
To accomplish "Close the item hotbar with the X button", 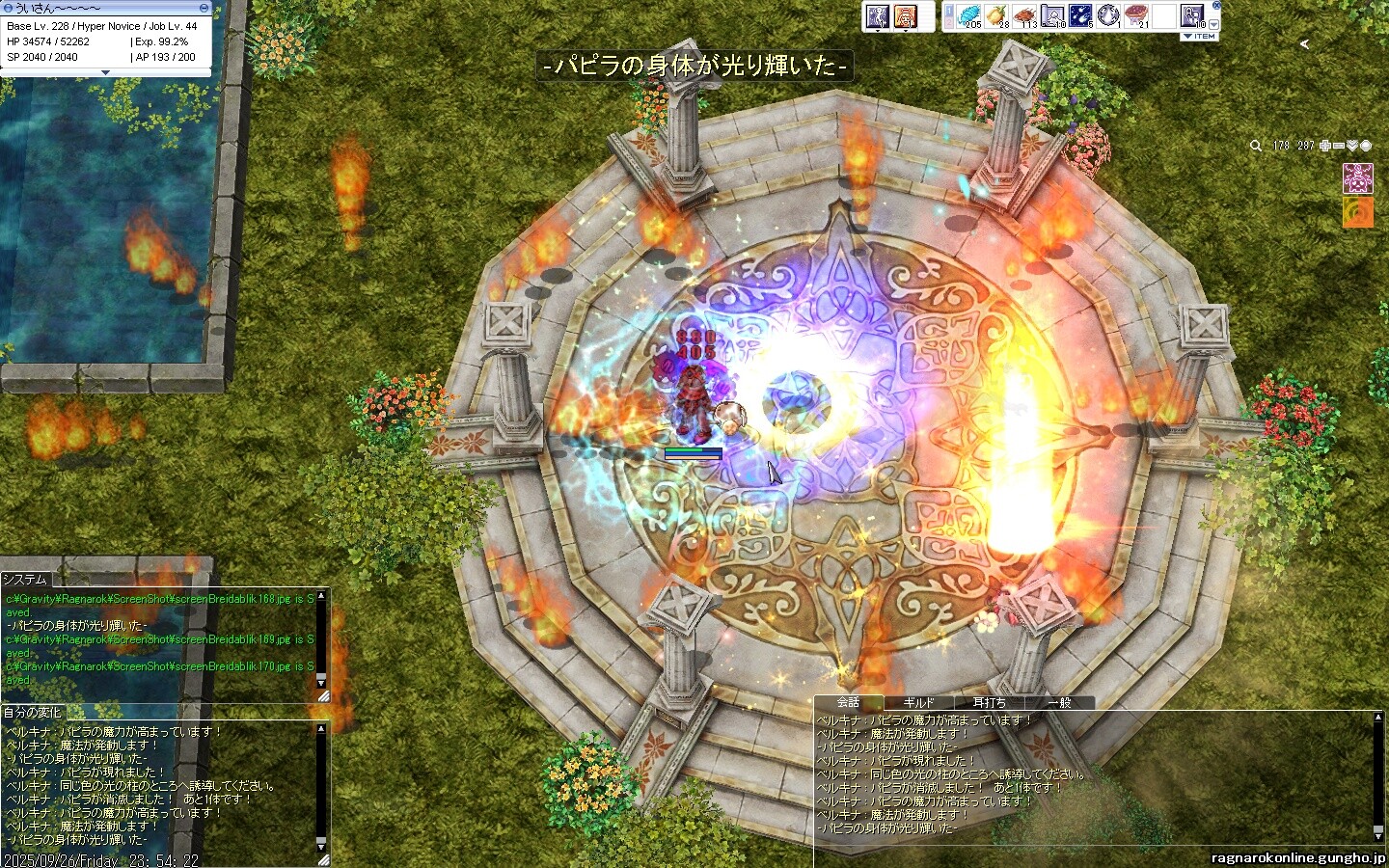I will tap(1216, 5).
